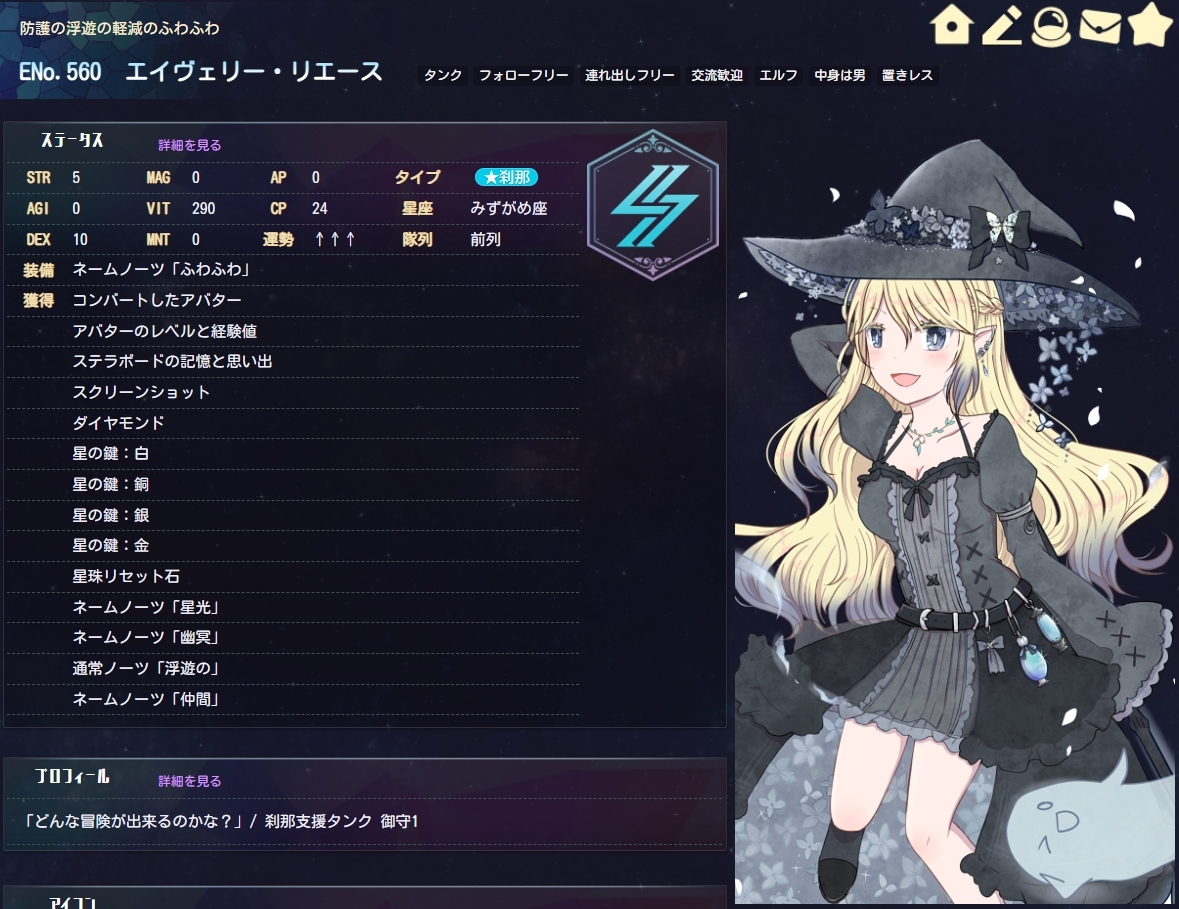Screen dimensions: 1179x909
Task: Select the タンク tag
Action: [x=443, y=75]
